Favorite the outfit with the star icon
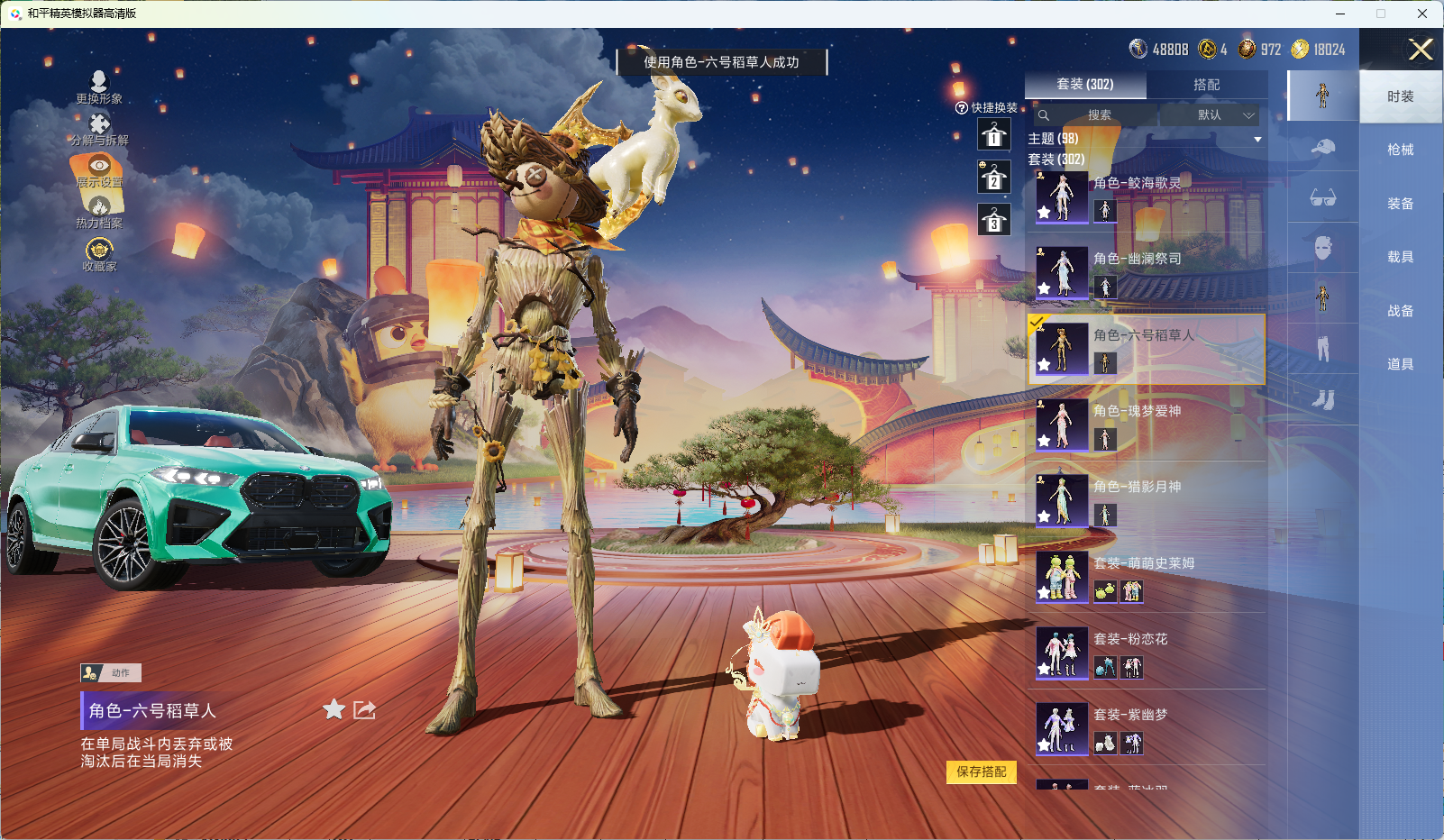Screen dimensions: 1444x840 click(x=334, y=710)
